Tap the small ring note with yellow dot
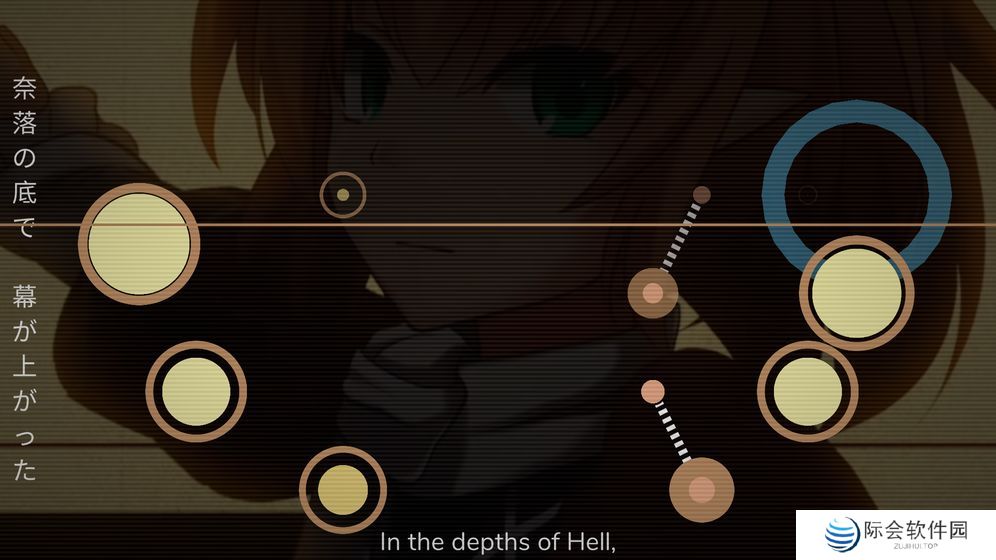 click(x=343, y=195)
